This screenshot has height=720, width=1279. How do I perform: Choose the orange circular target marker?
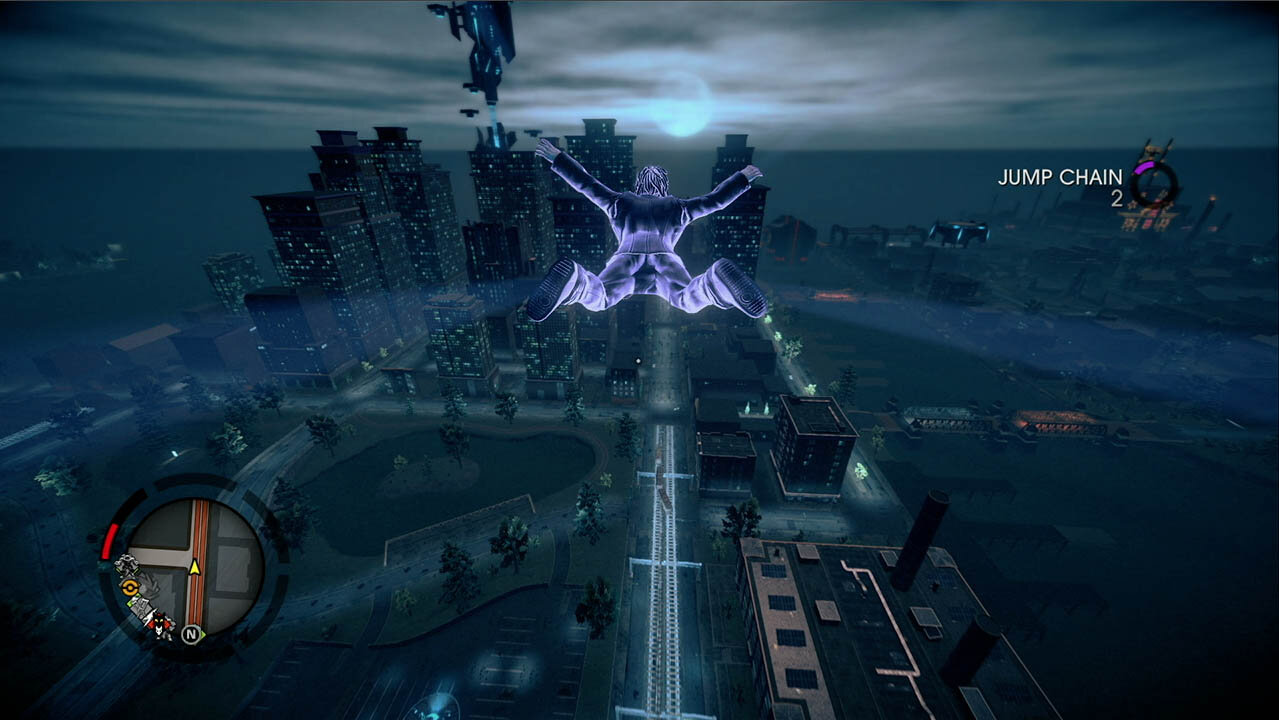pos(130,588)
